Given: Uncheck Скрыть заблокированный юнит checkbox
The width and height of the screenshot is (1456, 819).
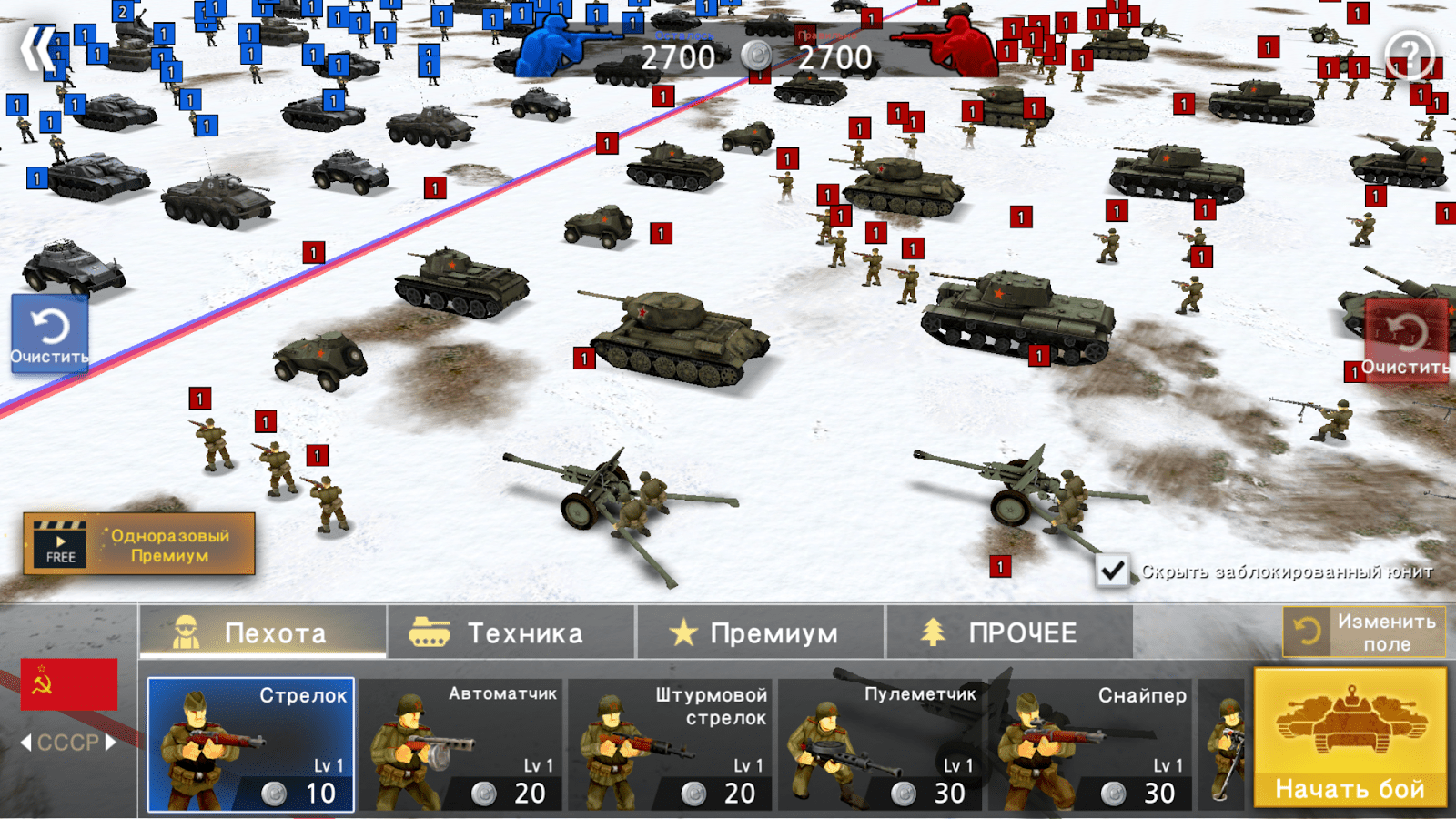Looking at the screenshot, I should [1111, 571].
